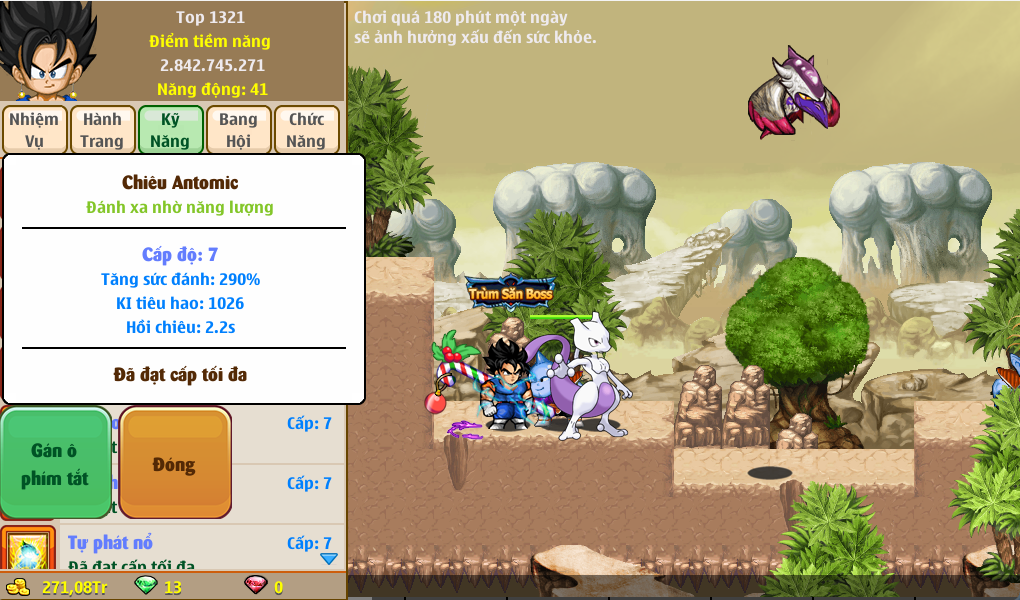
Task: Select the Kỹ Năng tab
Action: 170,130
